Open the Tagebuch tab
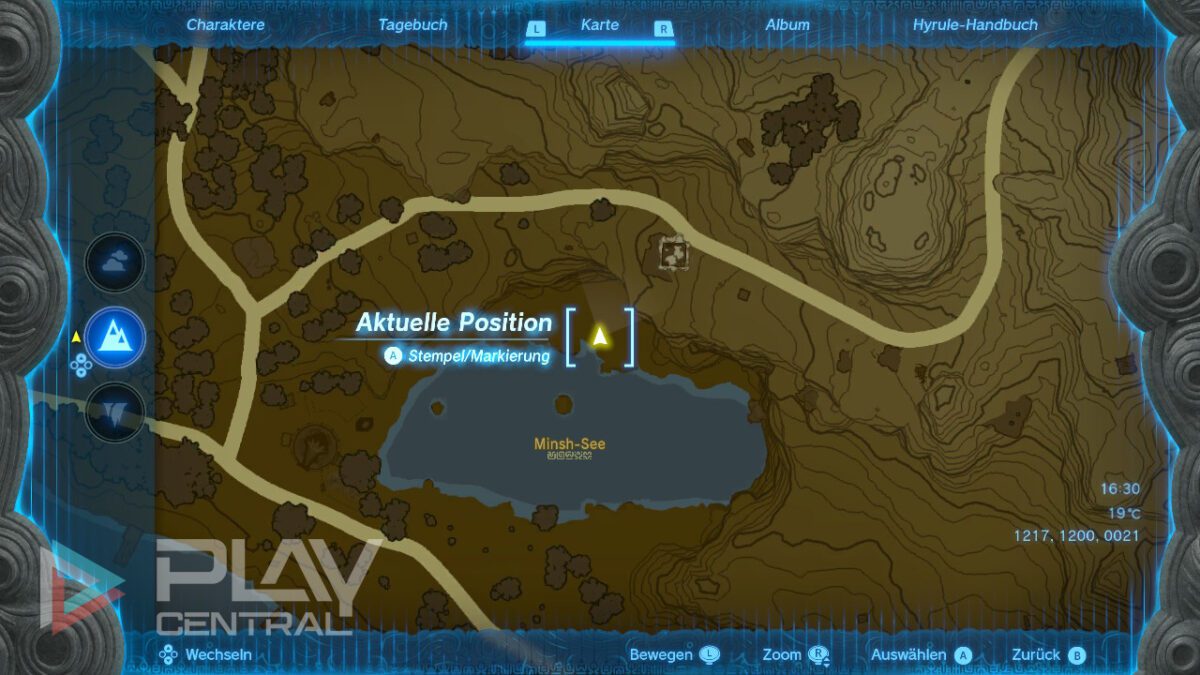 tap(412, 25)
